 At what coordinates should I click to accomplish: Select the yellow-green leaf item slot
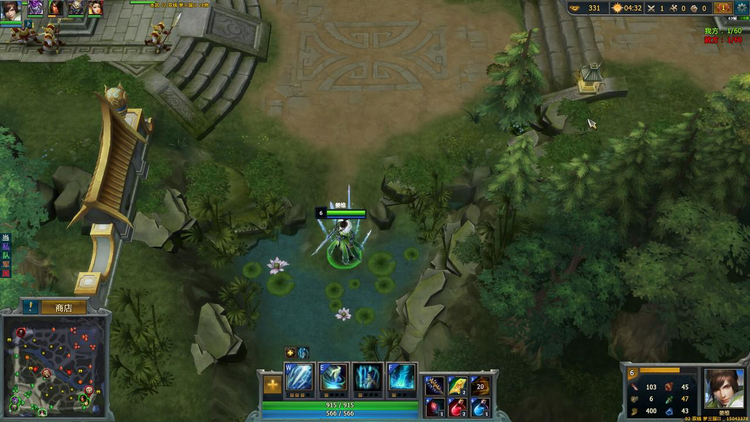click(457, 386)
